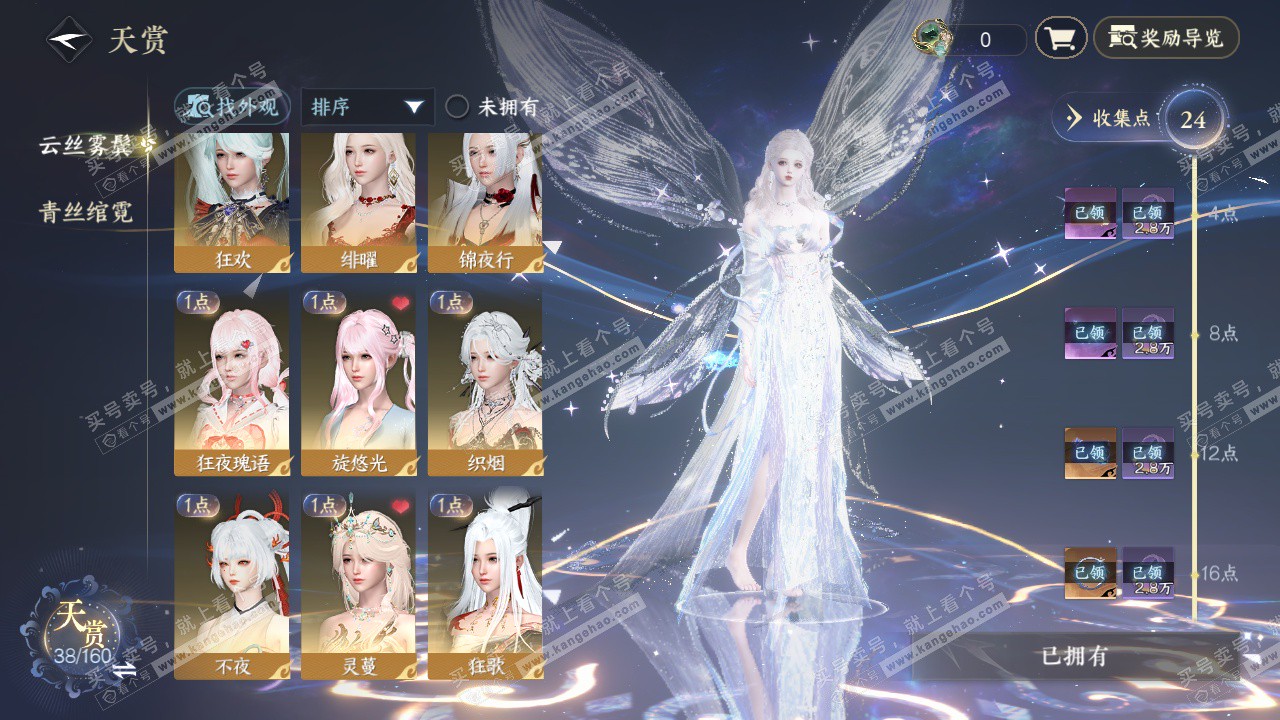Screen dimensions: 1280x720
Task: Pick the 狂夜瑰语 hairstyle card
Action: point(232,382)
